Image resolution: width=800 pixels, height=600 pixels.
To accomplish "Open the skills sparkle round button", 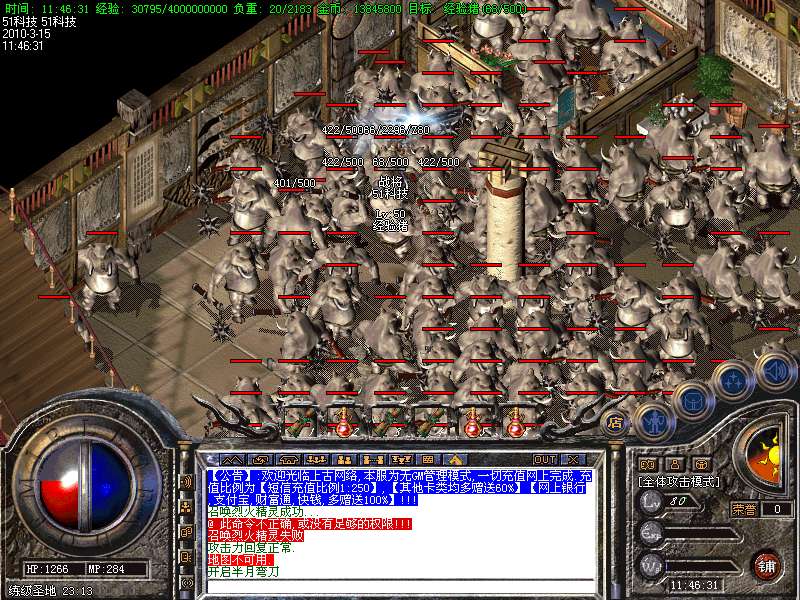I will point(734,380).
